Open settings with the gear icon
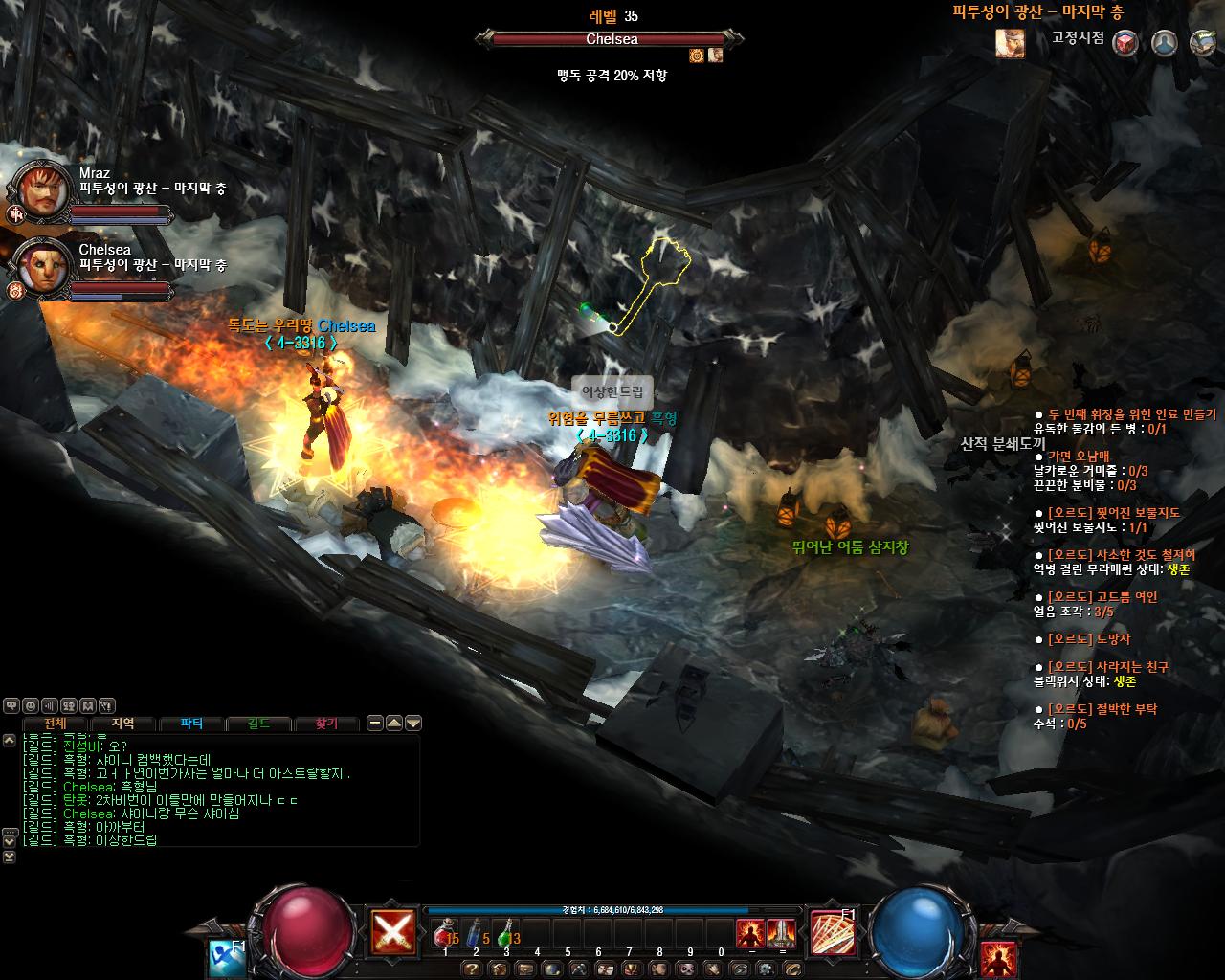1225x980 pixels. [x=765, y=969]
